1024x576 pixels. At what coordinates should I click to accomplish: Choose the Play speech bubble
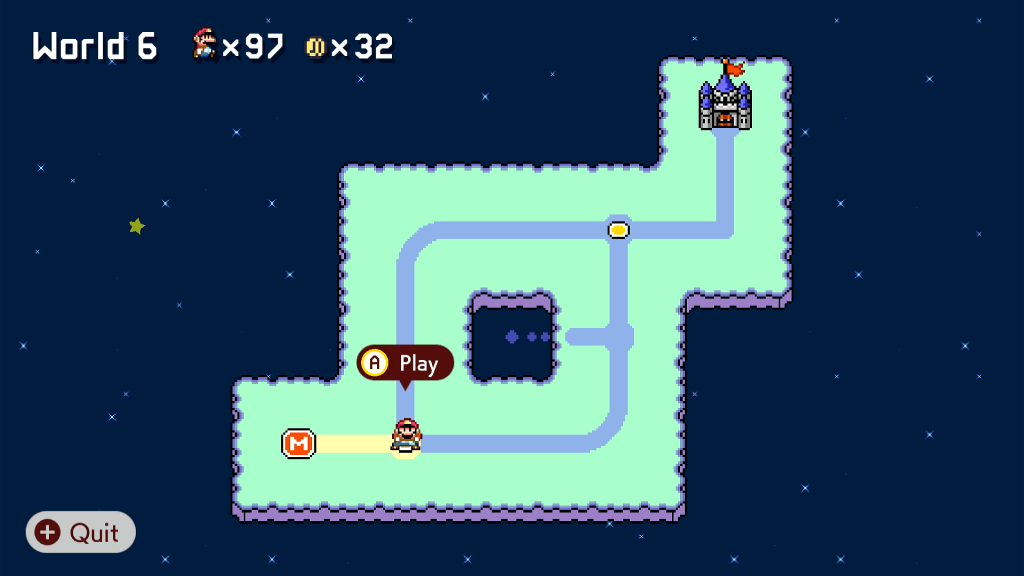click(x=405, y=362)
